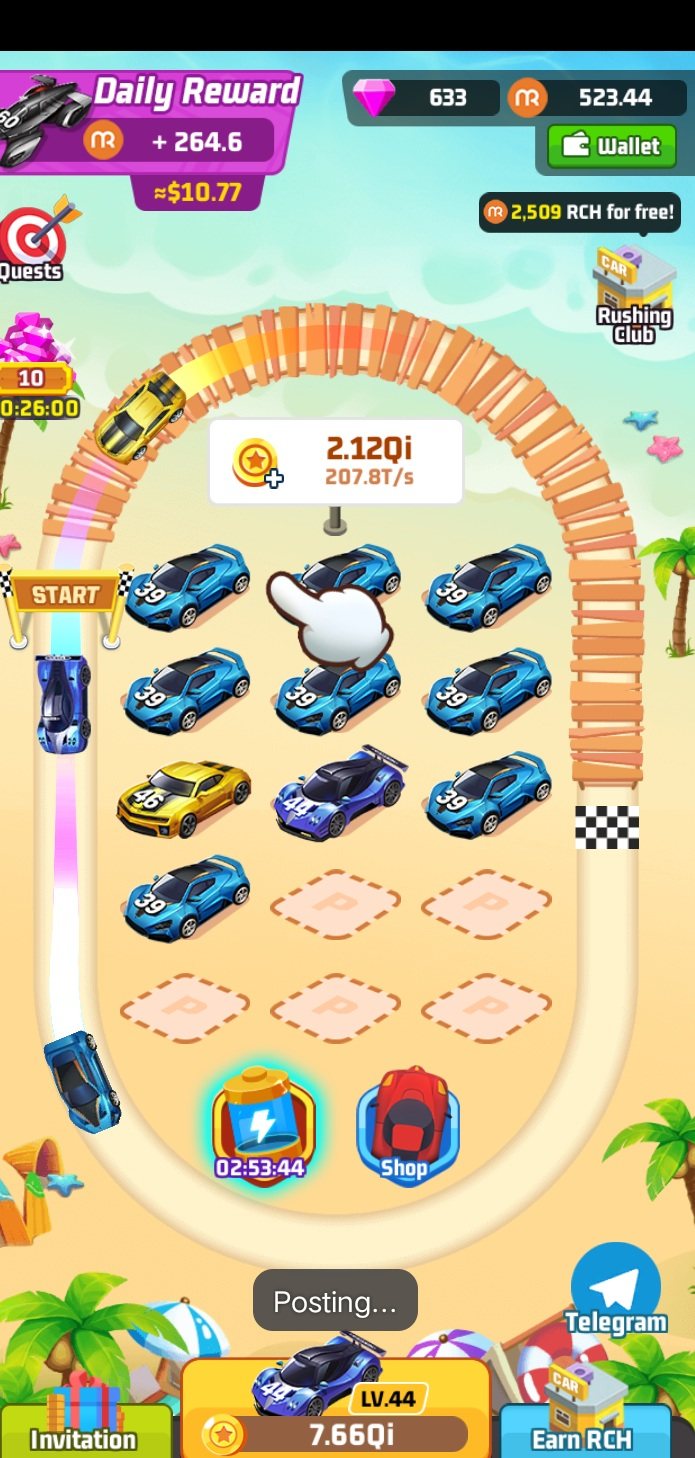695x1458 pixels.
Task: Open the car Shop
Action: tap(406, 1127)
